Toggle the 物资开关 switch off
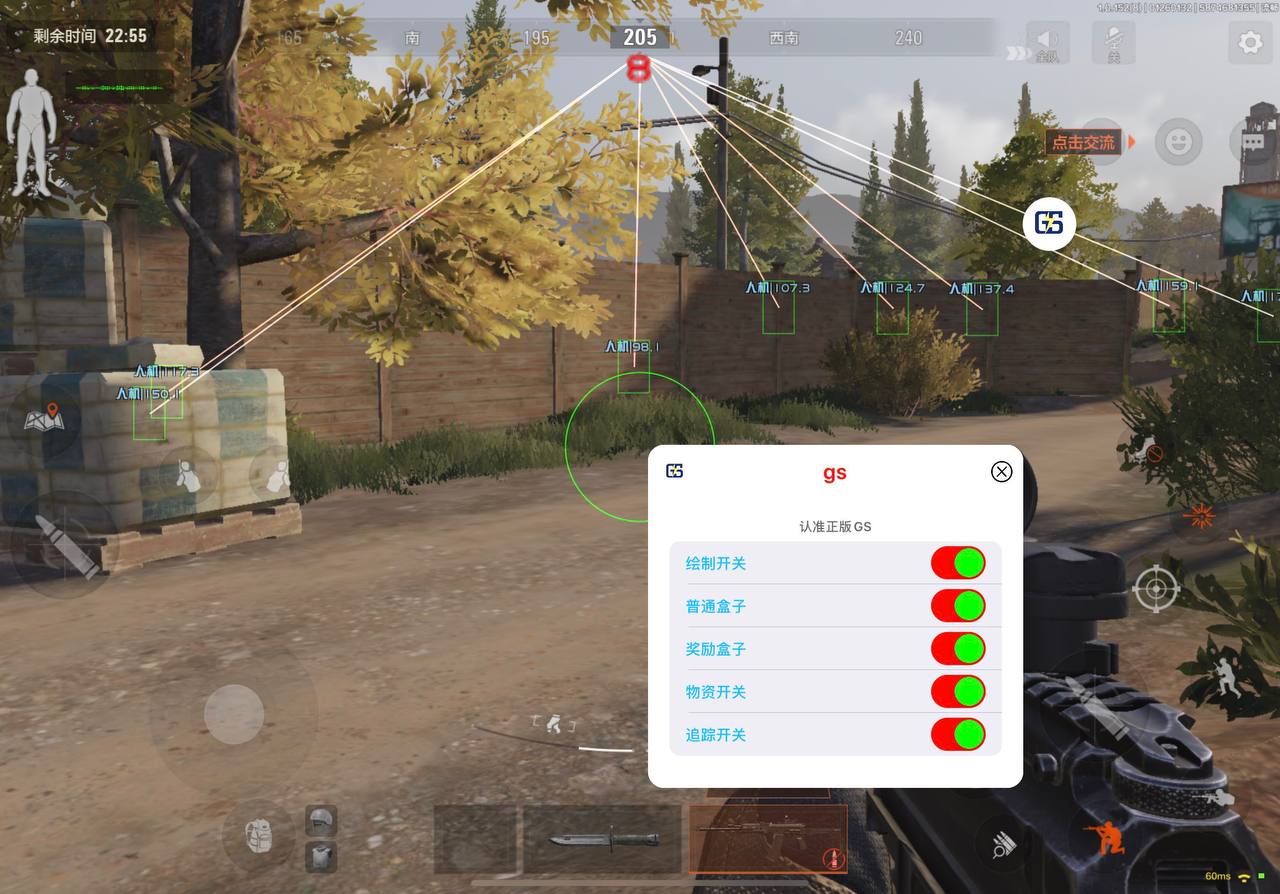Screen dimensions: 1280x894 [x=957, y=691]
